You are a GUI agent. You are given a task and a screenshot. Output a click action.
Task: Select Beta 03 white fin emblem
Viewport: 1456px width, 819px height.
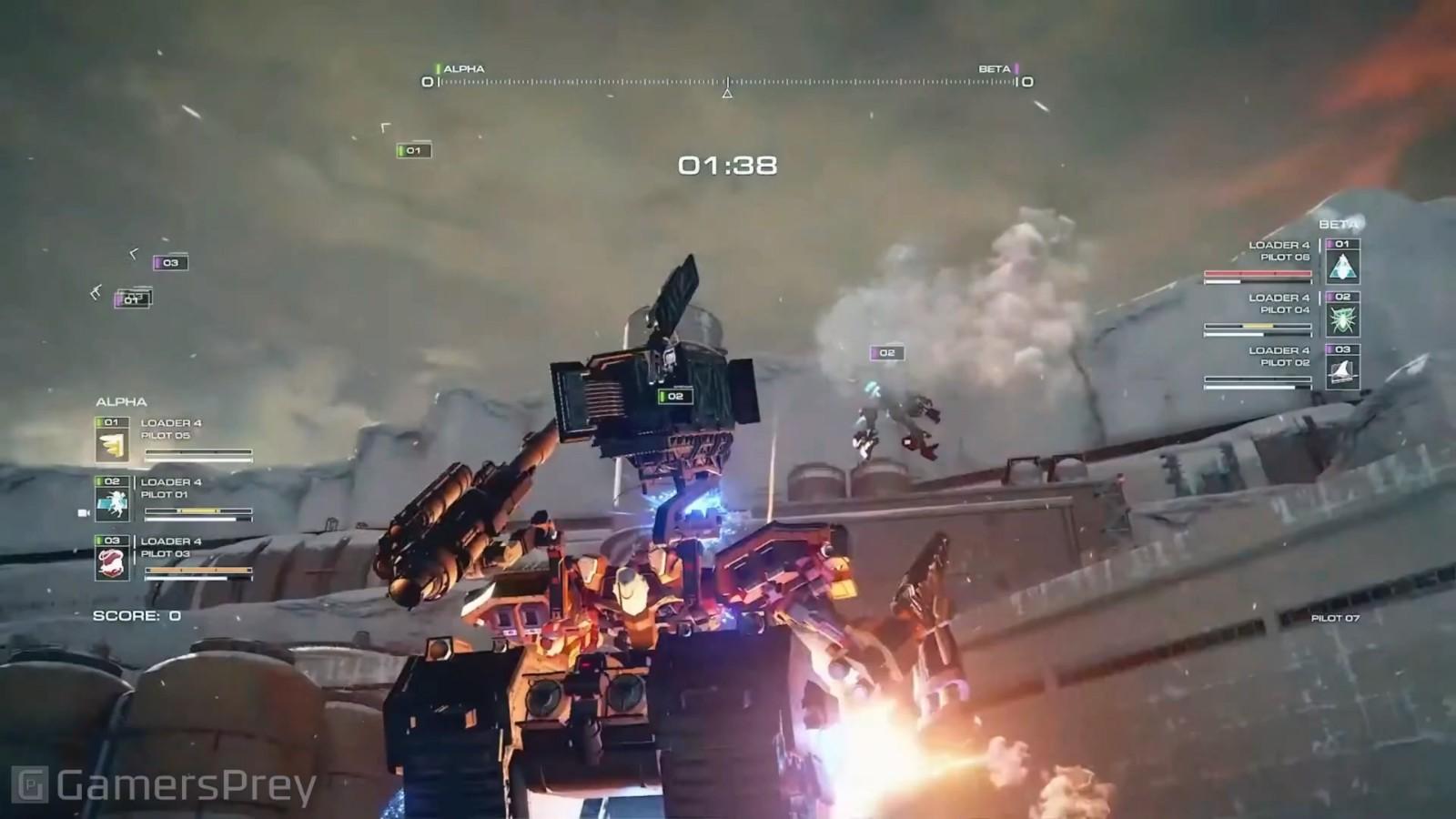[1343, 372]
